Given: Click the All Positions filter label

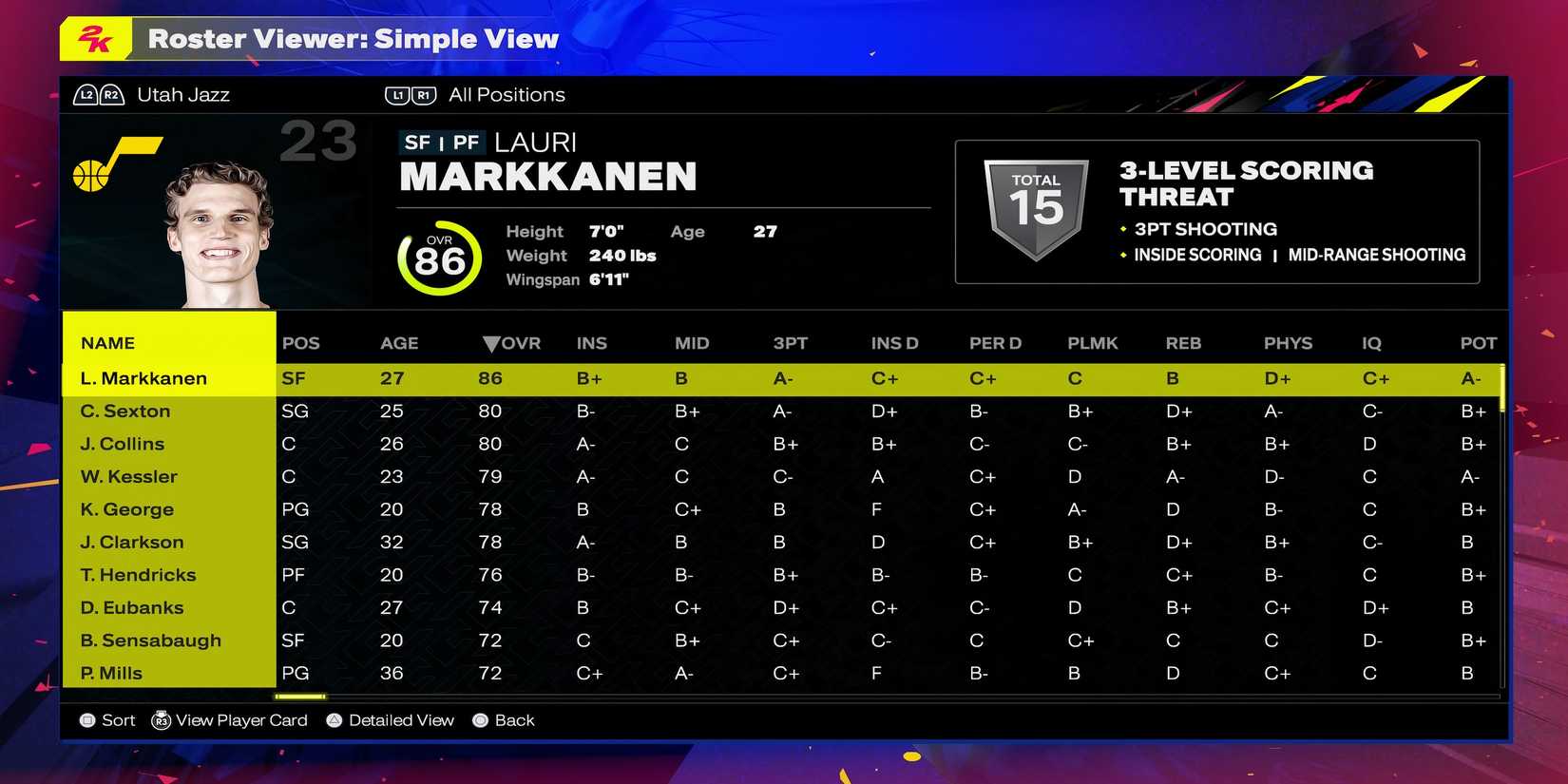Looking at the screenshot, I should pyautogui.click(x=507, y=94).
